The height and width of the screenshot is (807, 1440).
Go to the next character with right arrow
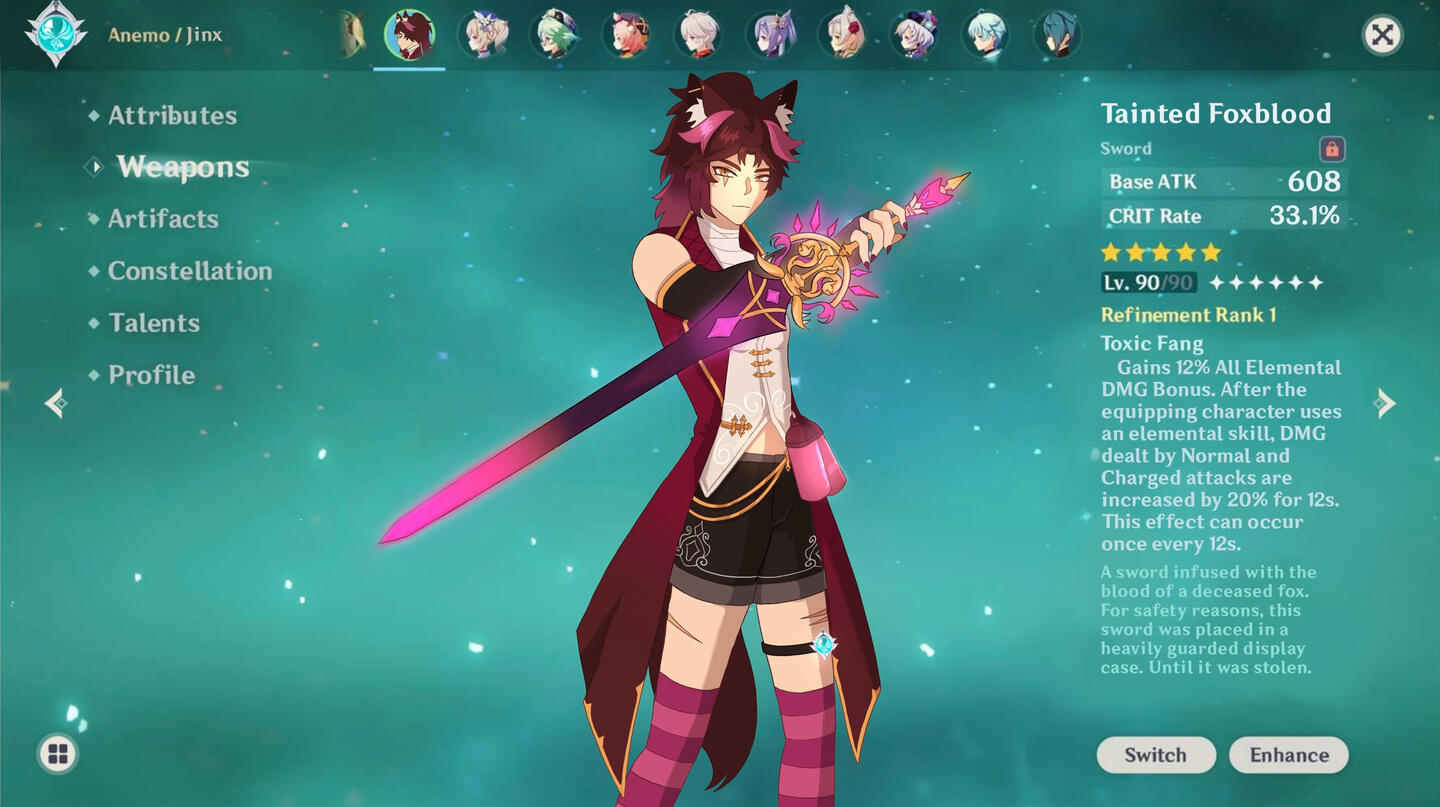tap(1385, 403)
